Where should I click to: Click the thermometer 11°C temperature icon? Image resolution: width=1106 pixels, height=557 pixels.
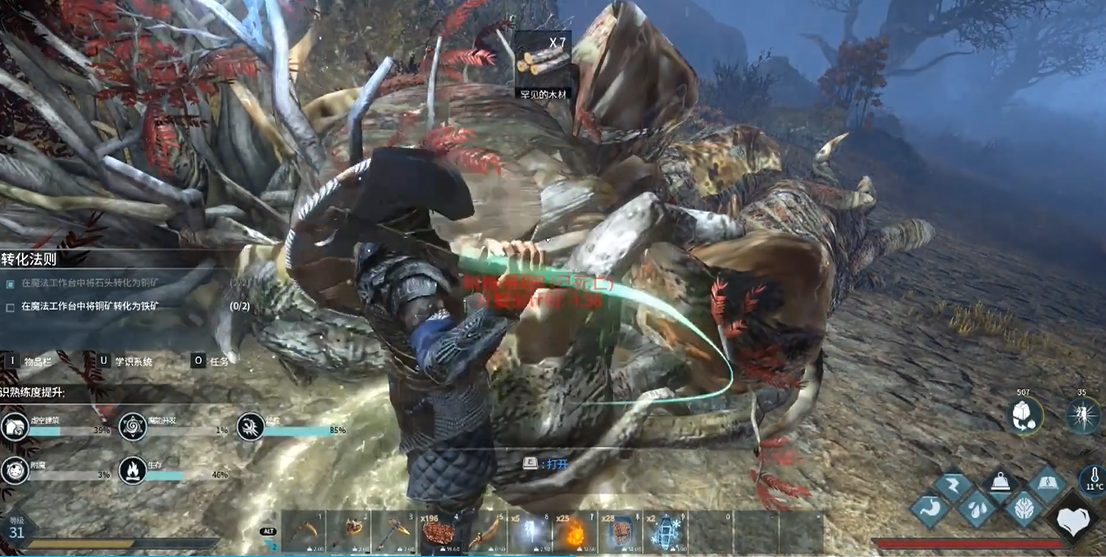(x=1089, y=478)
